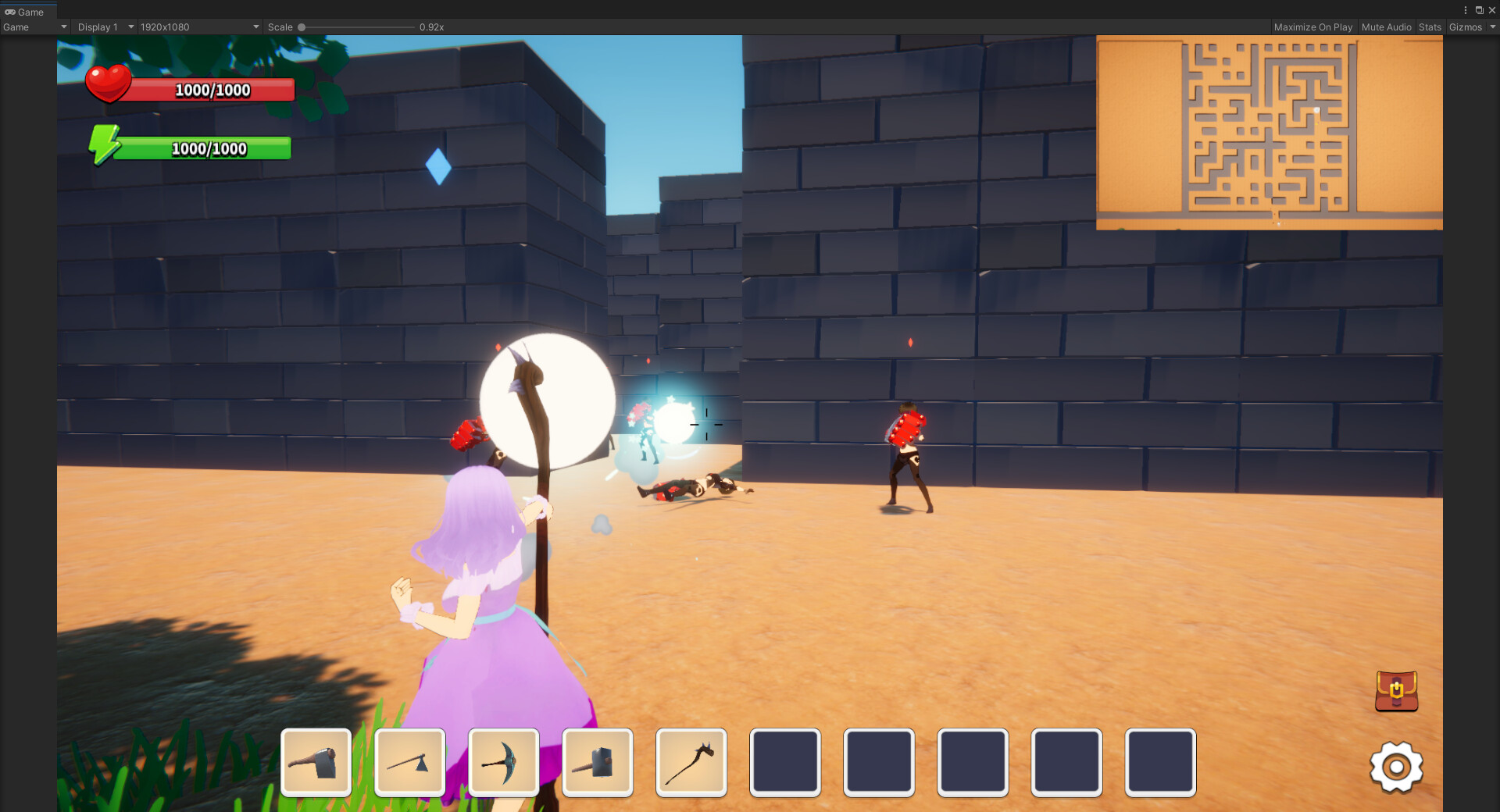Enable Mute Audio
The height and width of the screenshot is (812, 1500).
[x=1386, y=27]
